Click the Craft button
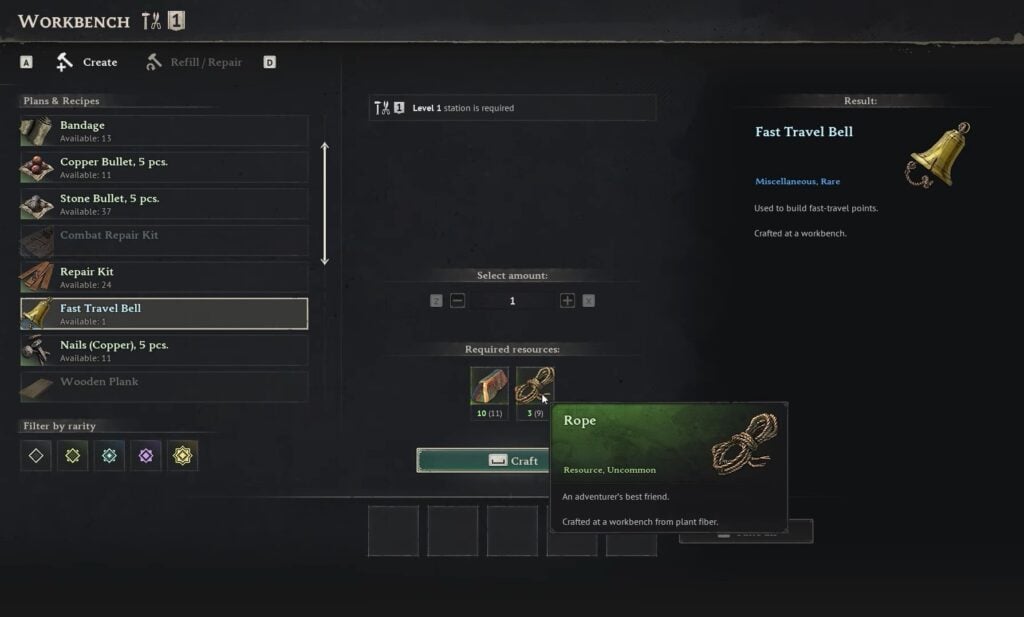 (x=483, y=461)
